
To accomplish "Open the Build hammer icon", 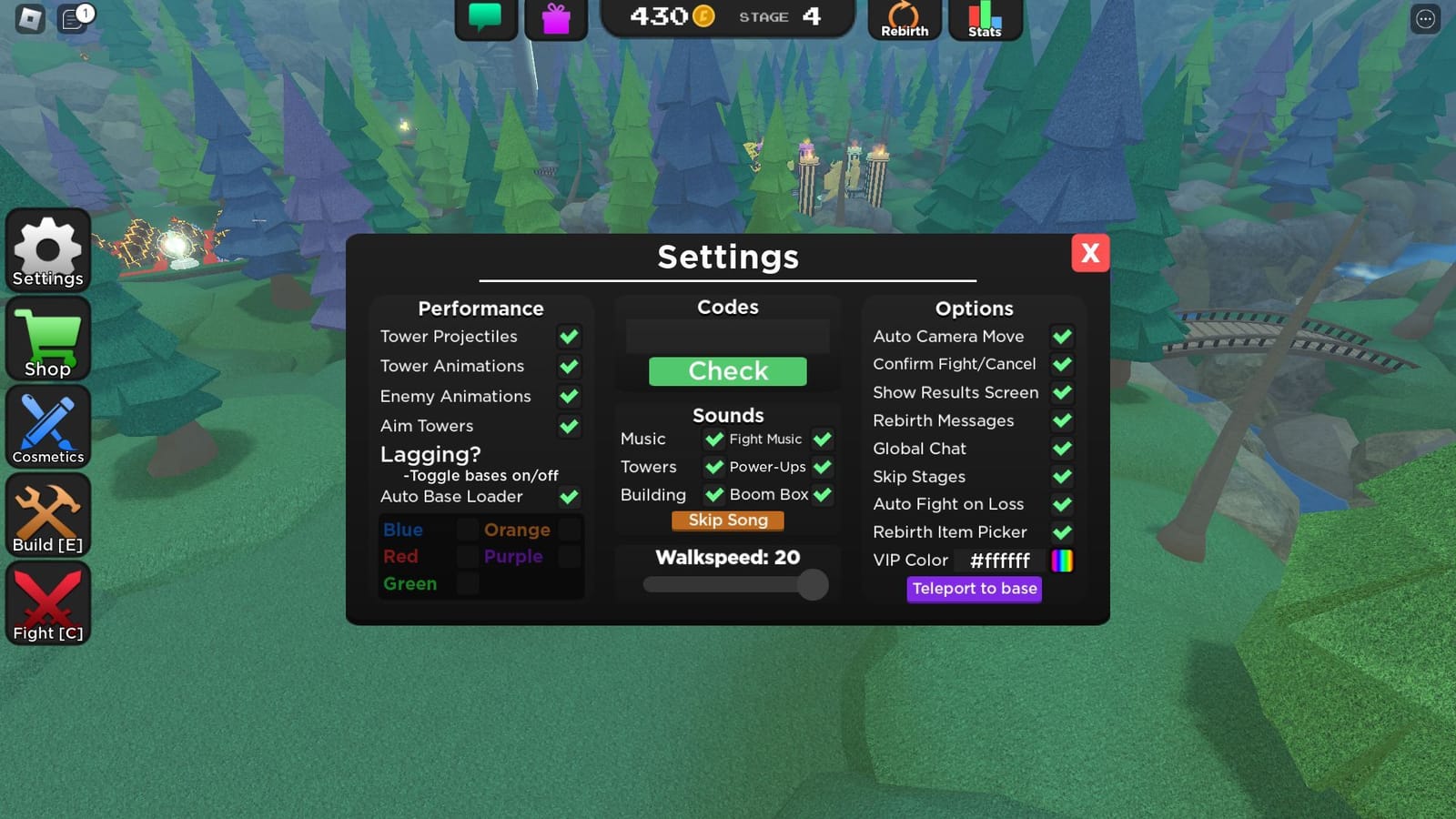I will [47, 512].
